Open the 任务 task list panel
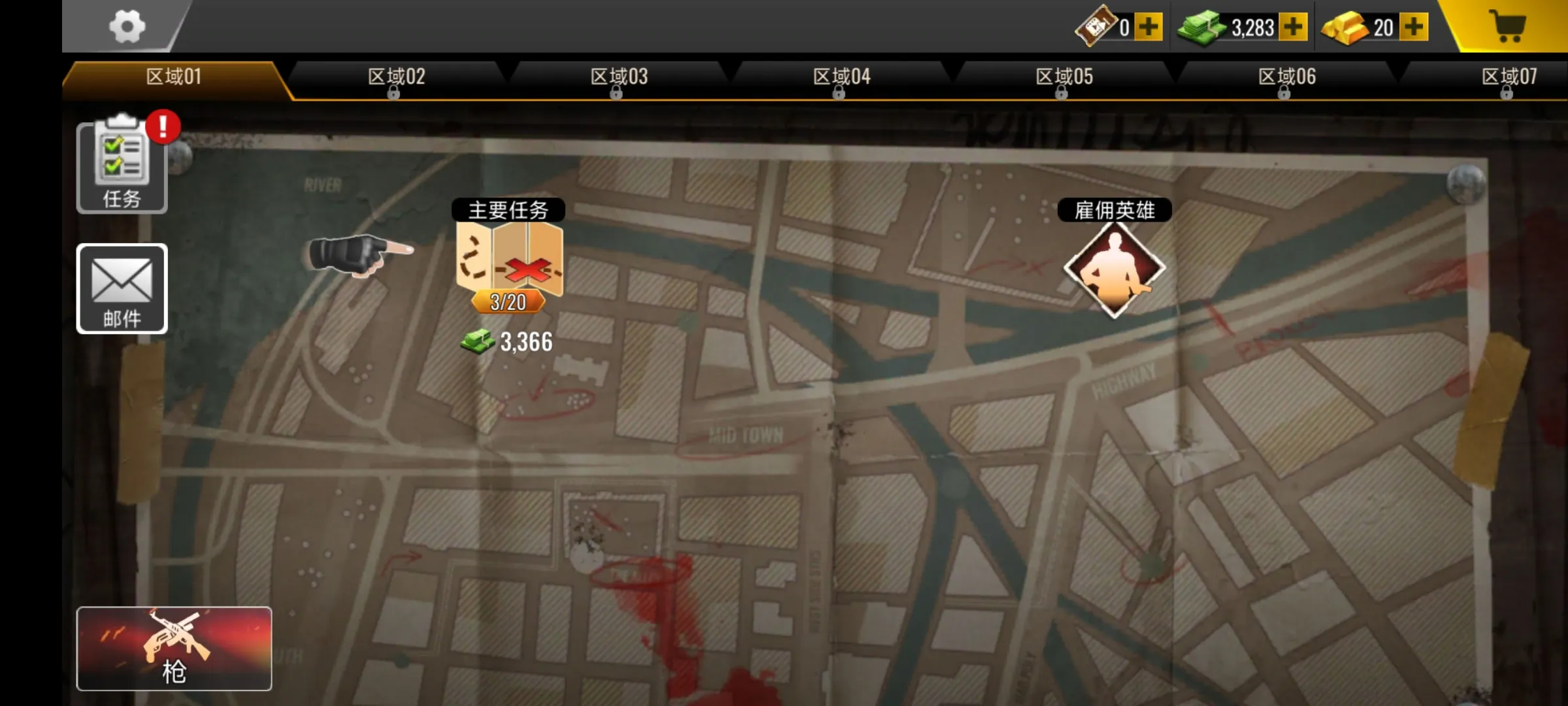This screenshot has width=1568, height=706. (x=122, y=167)
